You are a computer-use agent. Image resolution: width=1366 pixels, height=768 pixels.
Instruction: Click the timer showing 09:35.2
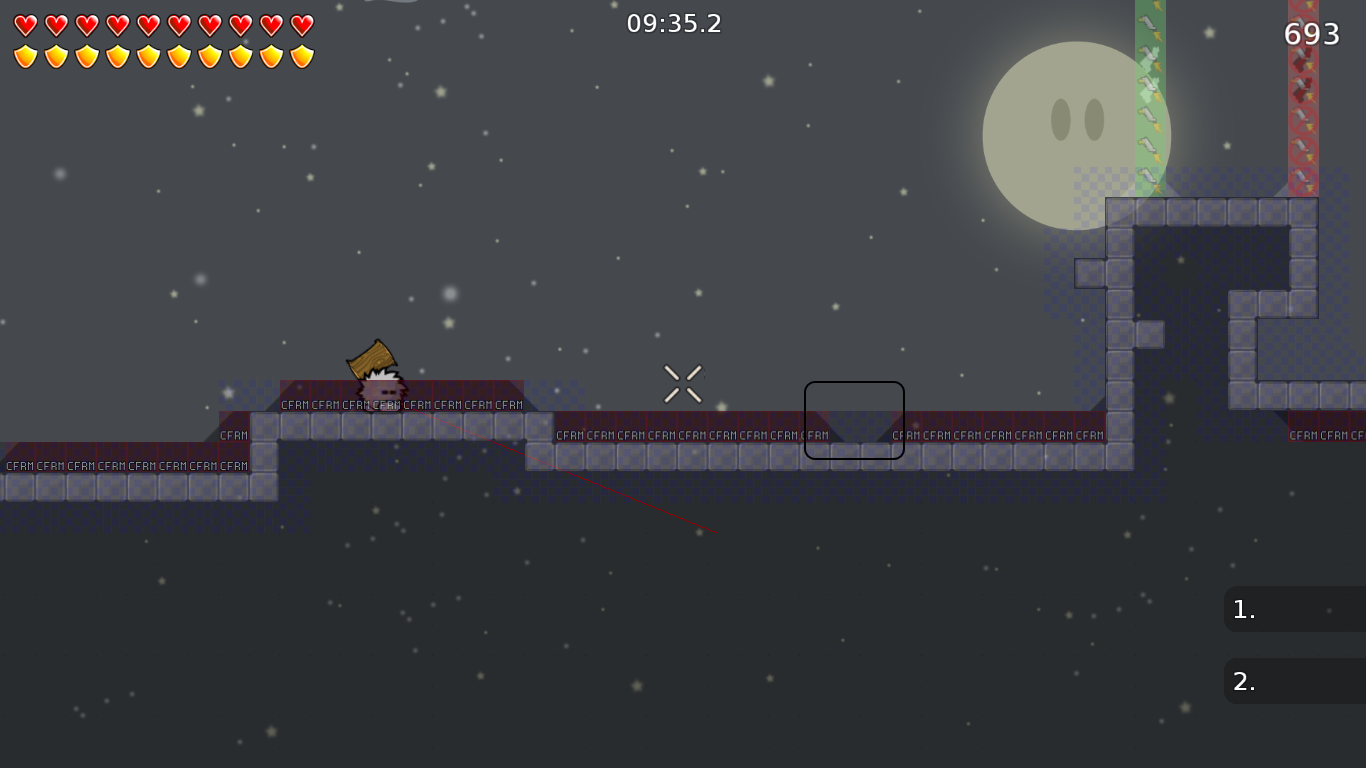click(x=674, y=23)
